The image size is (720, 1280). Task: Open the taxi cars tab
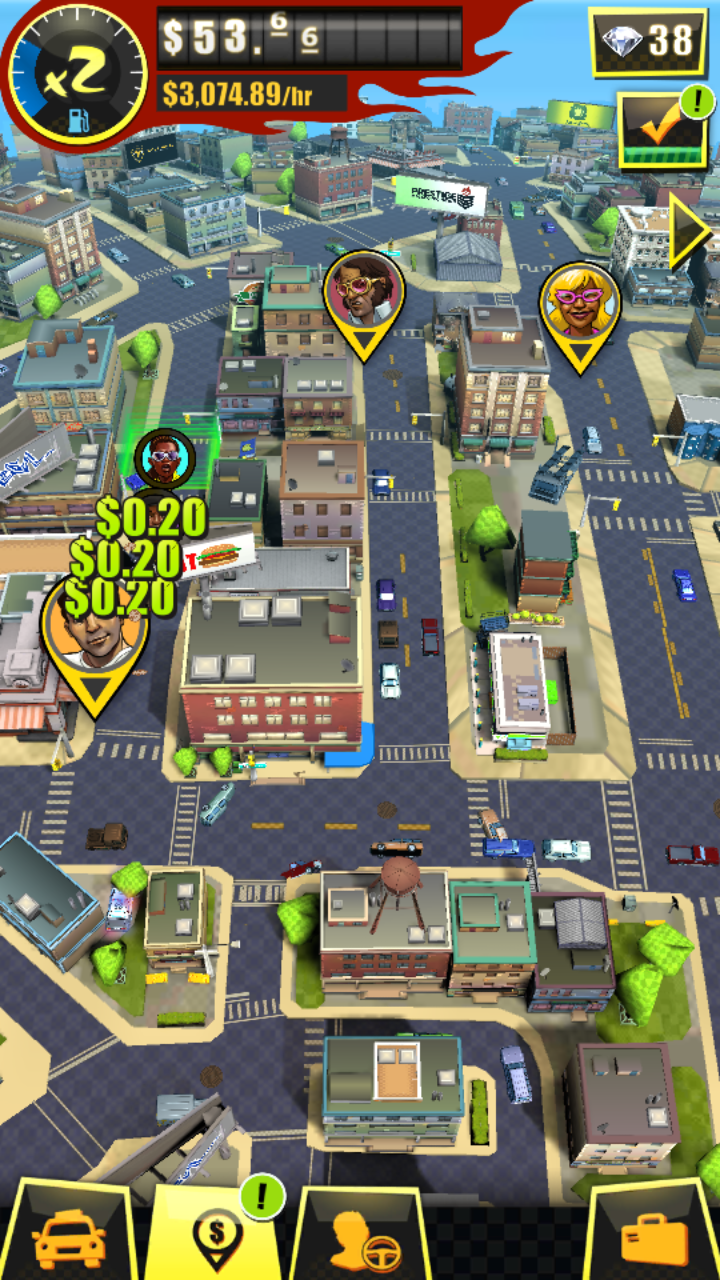pyautogui.click(x=68, y=1238)
